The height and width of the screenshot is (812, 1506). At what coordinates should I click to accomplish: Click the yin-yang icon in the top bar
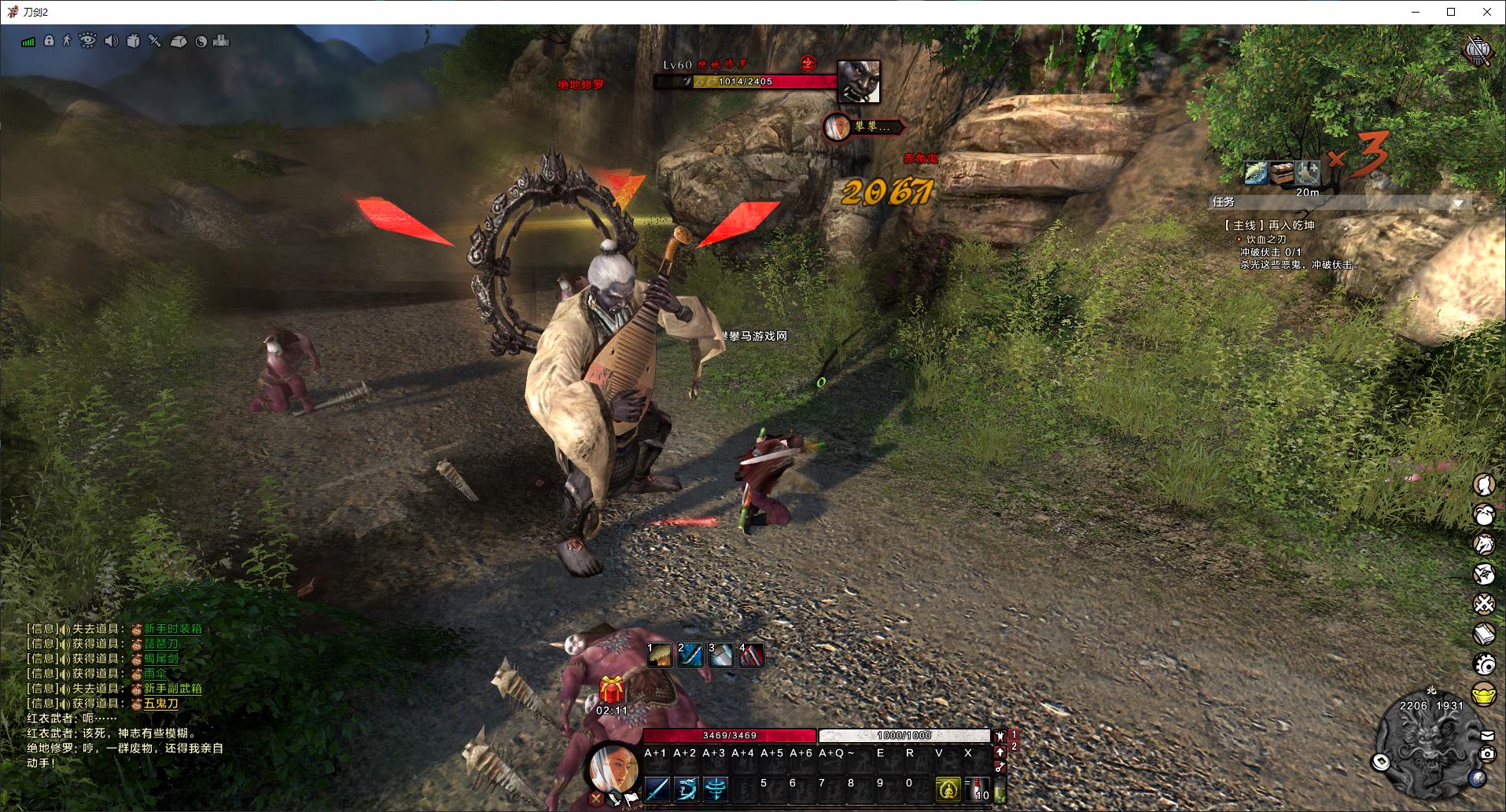point(201,42)
